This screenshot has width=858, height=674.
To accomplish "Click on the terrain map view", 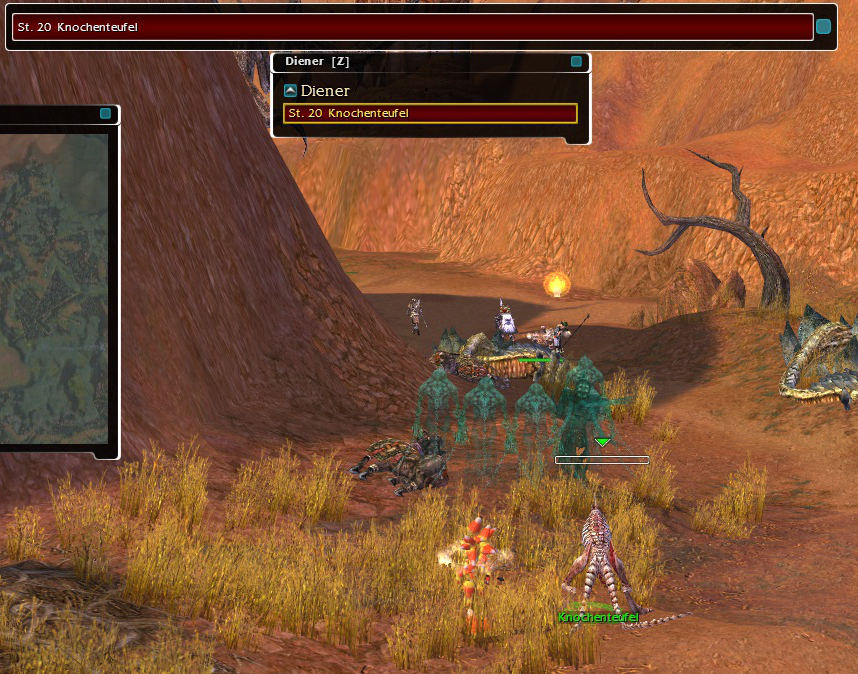I will click(54, 290).
